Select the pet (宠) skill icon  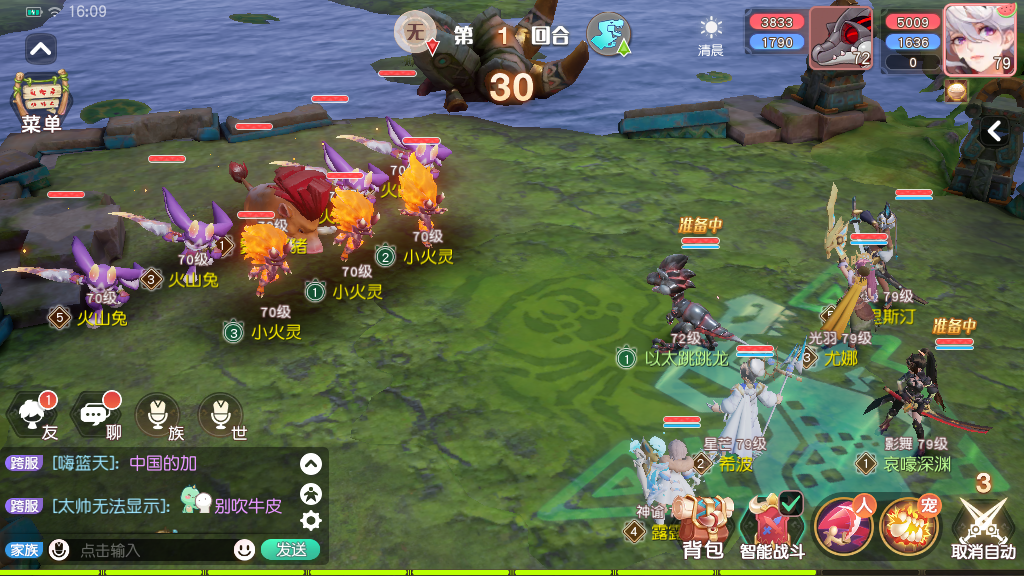908,526
